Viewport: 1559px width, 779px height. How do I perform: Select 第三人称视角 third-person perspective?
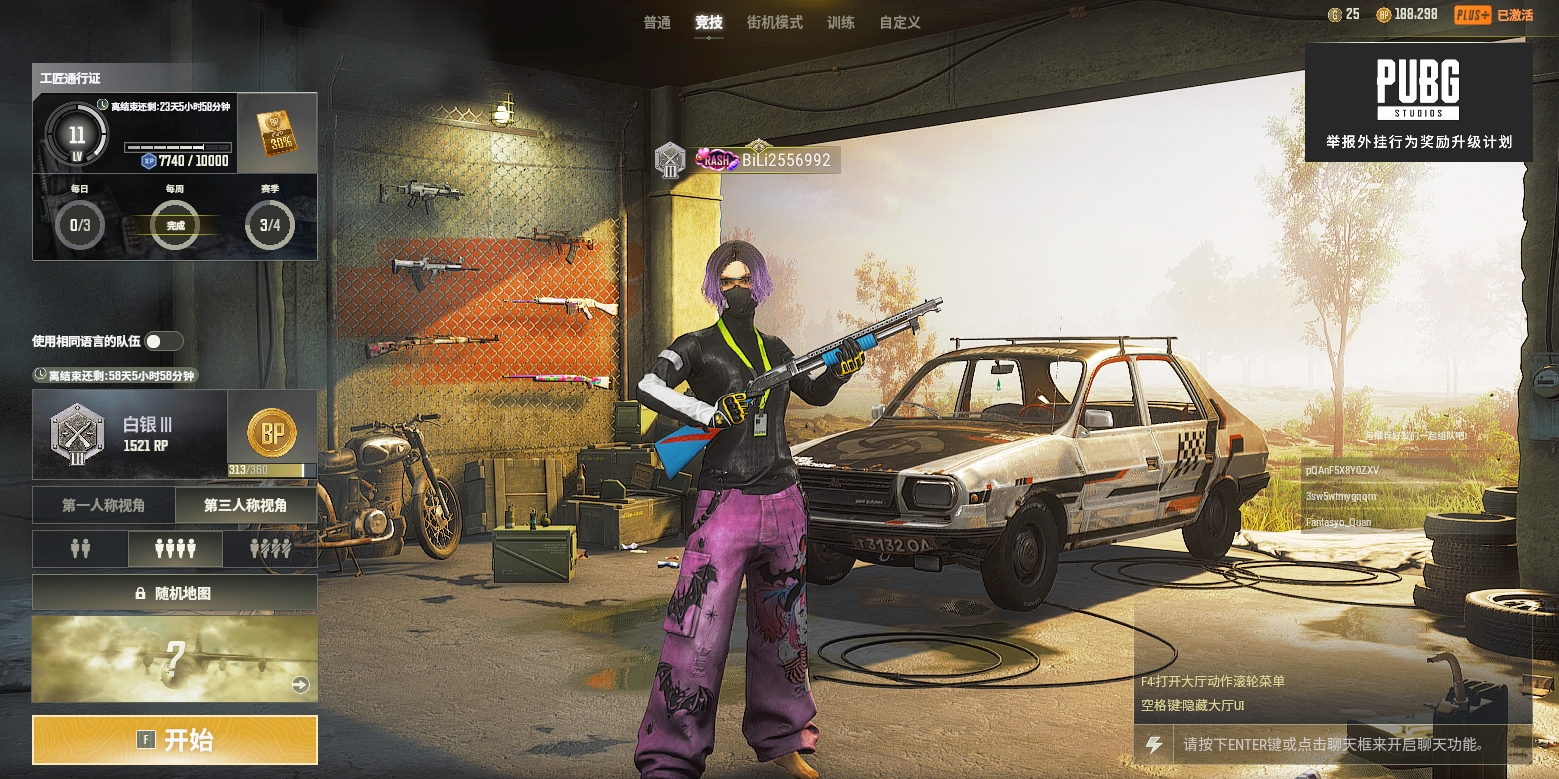tap(246, 506)
